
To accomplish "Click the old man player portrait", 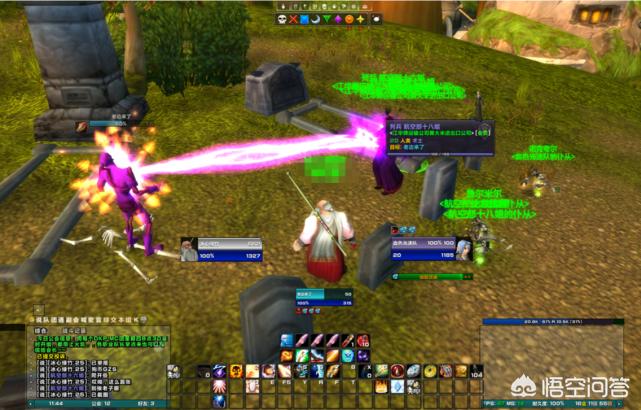I will [189, 250].
